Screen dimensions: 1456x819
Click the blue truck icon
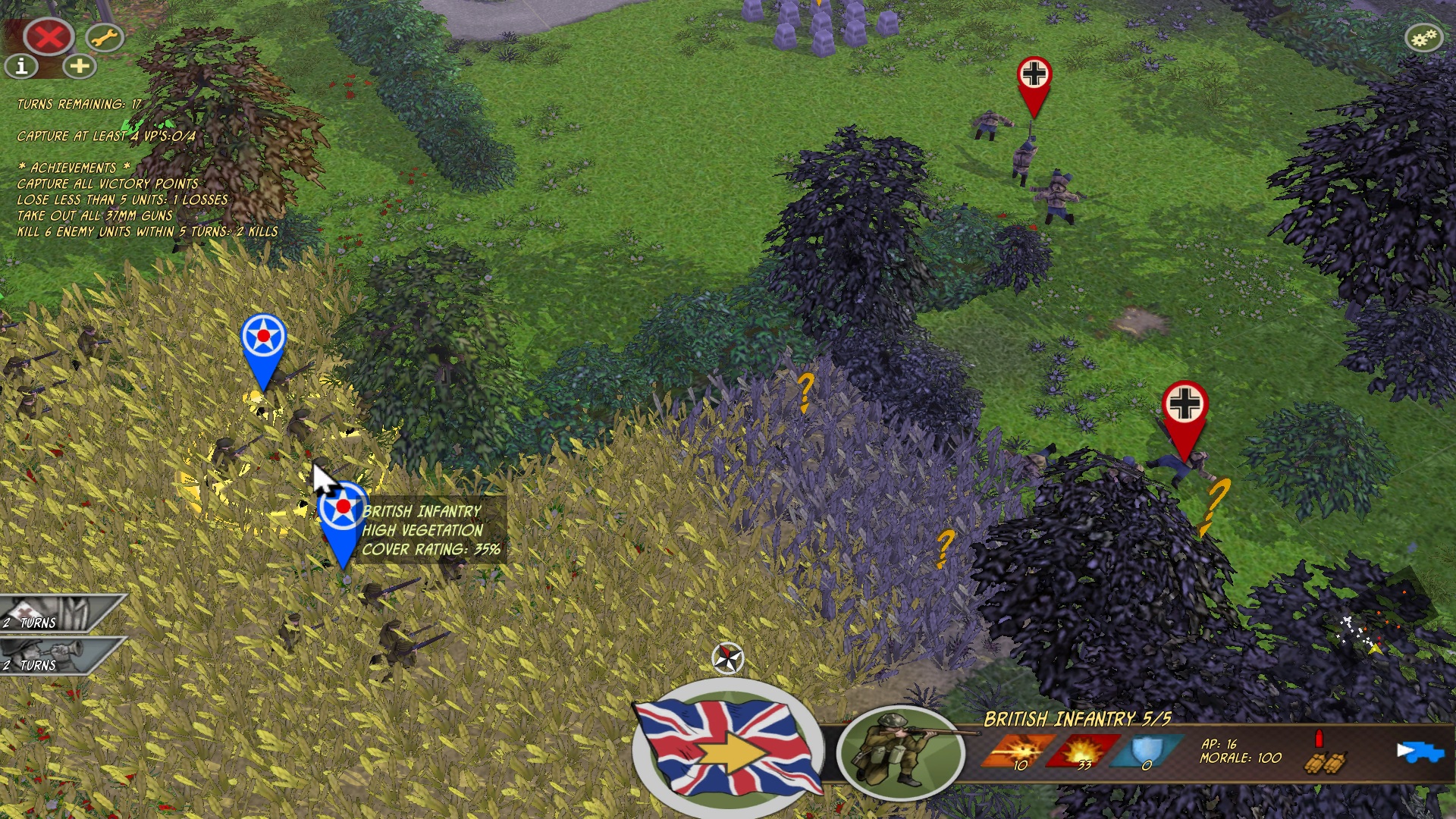[x=1420, y=752]
